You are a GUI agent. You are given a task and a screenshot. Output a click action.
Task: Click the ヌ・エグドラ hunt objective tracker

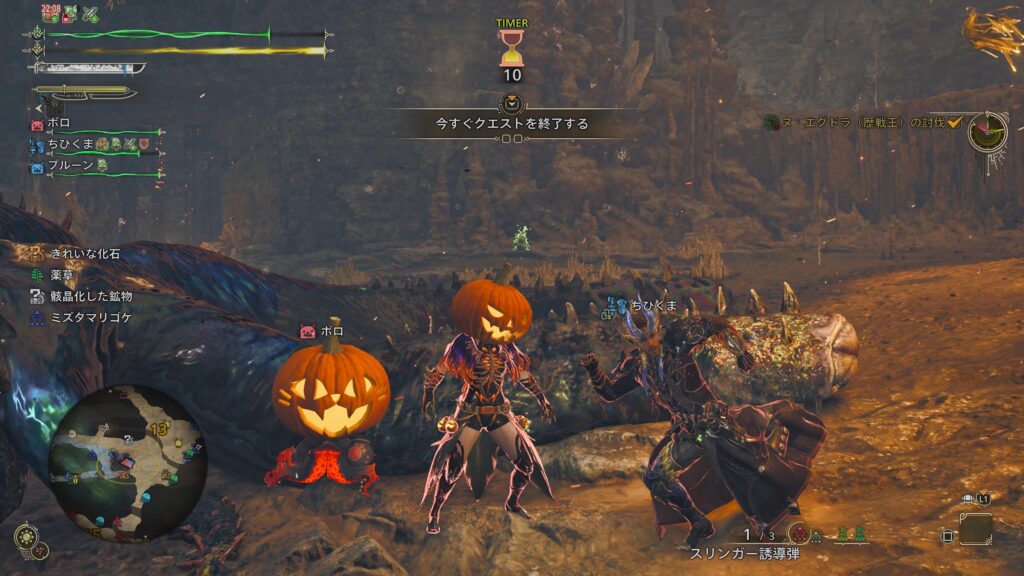coord(855,122)
